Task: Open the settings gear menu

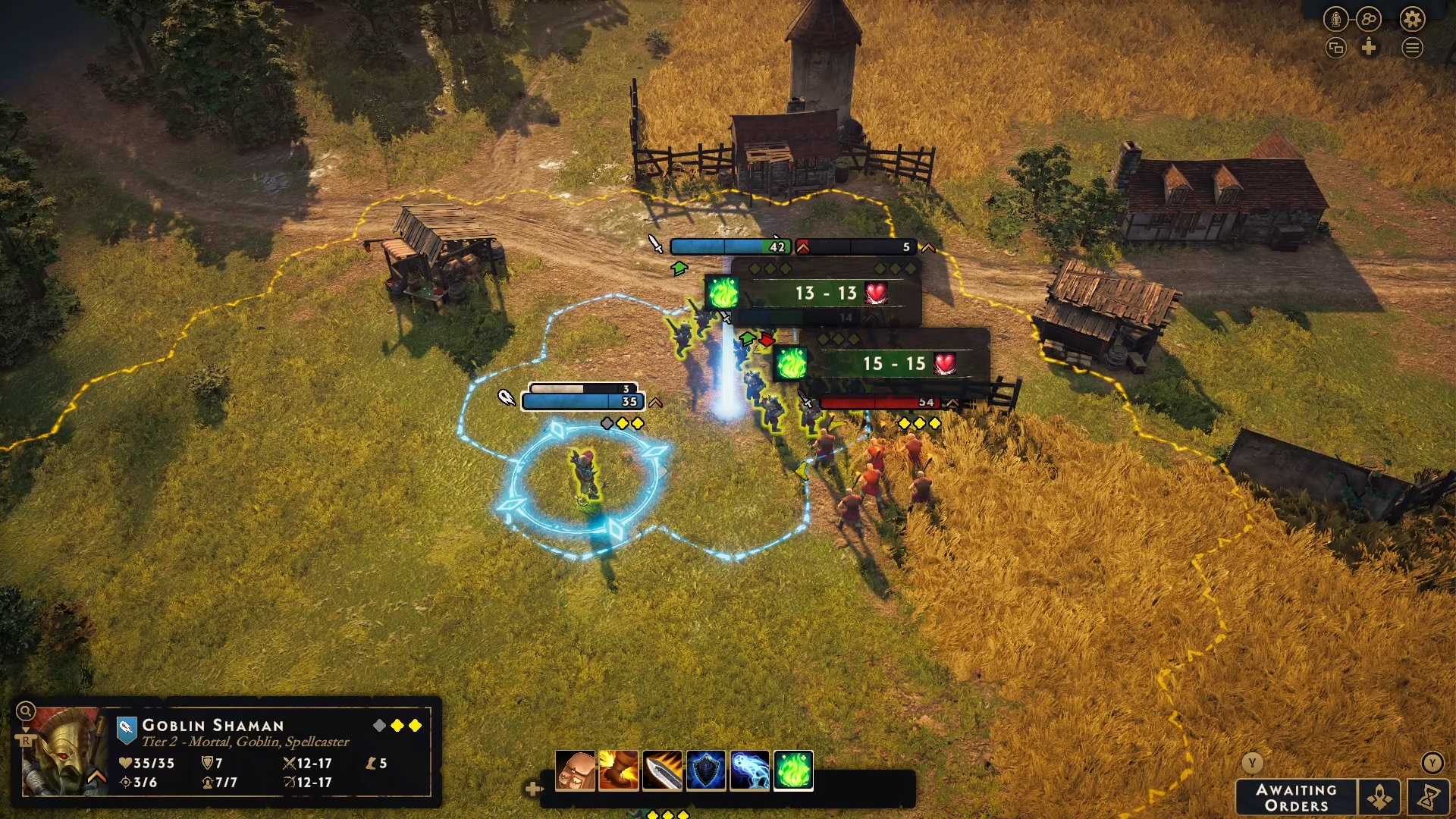Action: [1412, 19]
